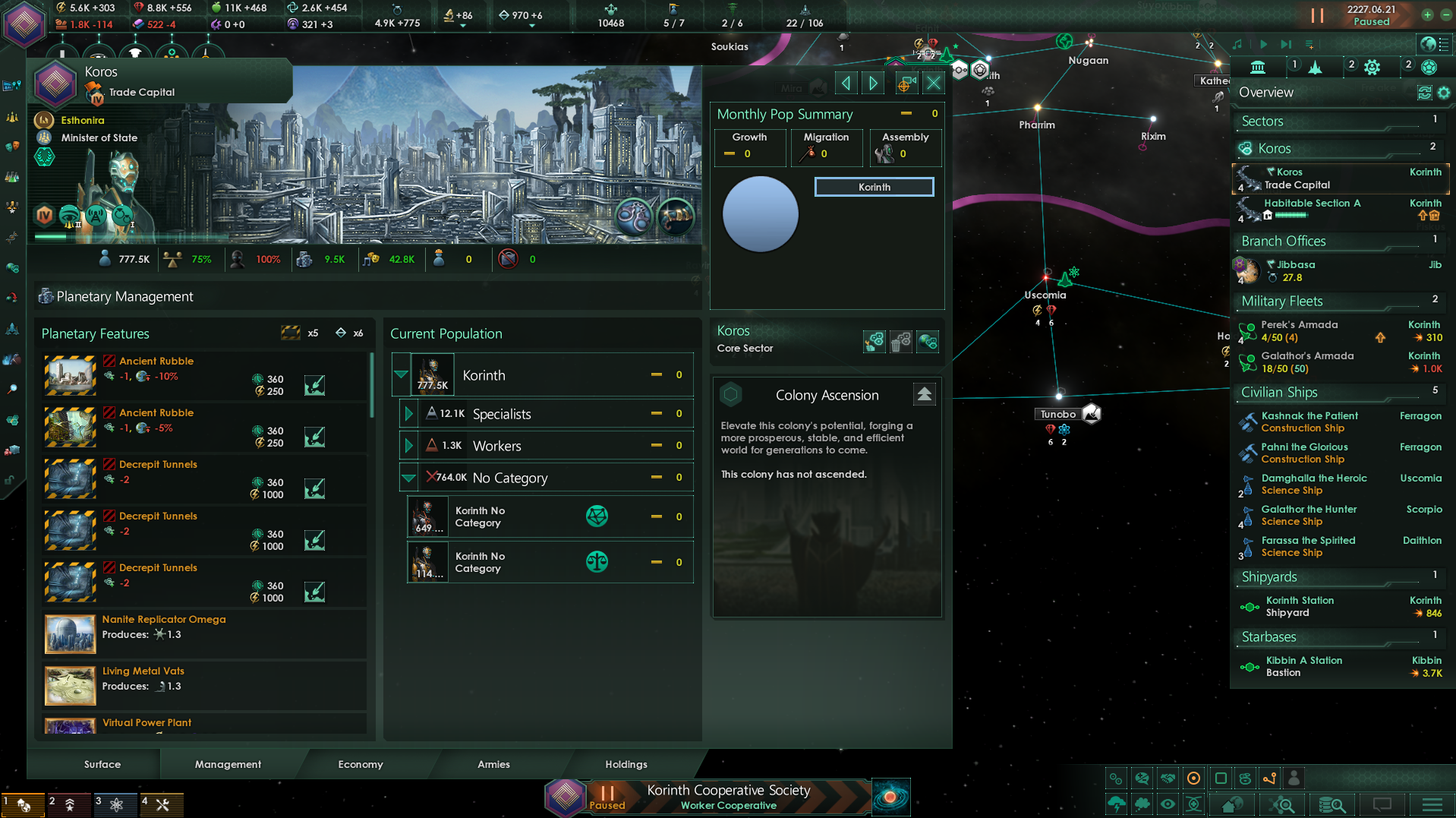Switch to the Surface tab
Image resolution: width=1456 pixels, height=818 pixels.
coord(102,764)
